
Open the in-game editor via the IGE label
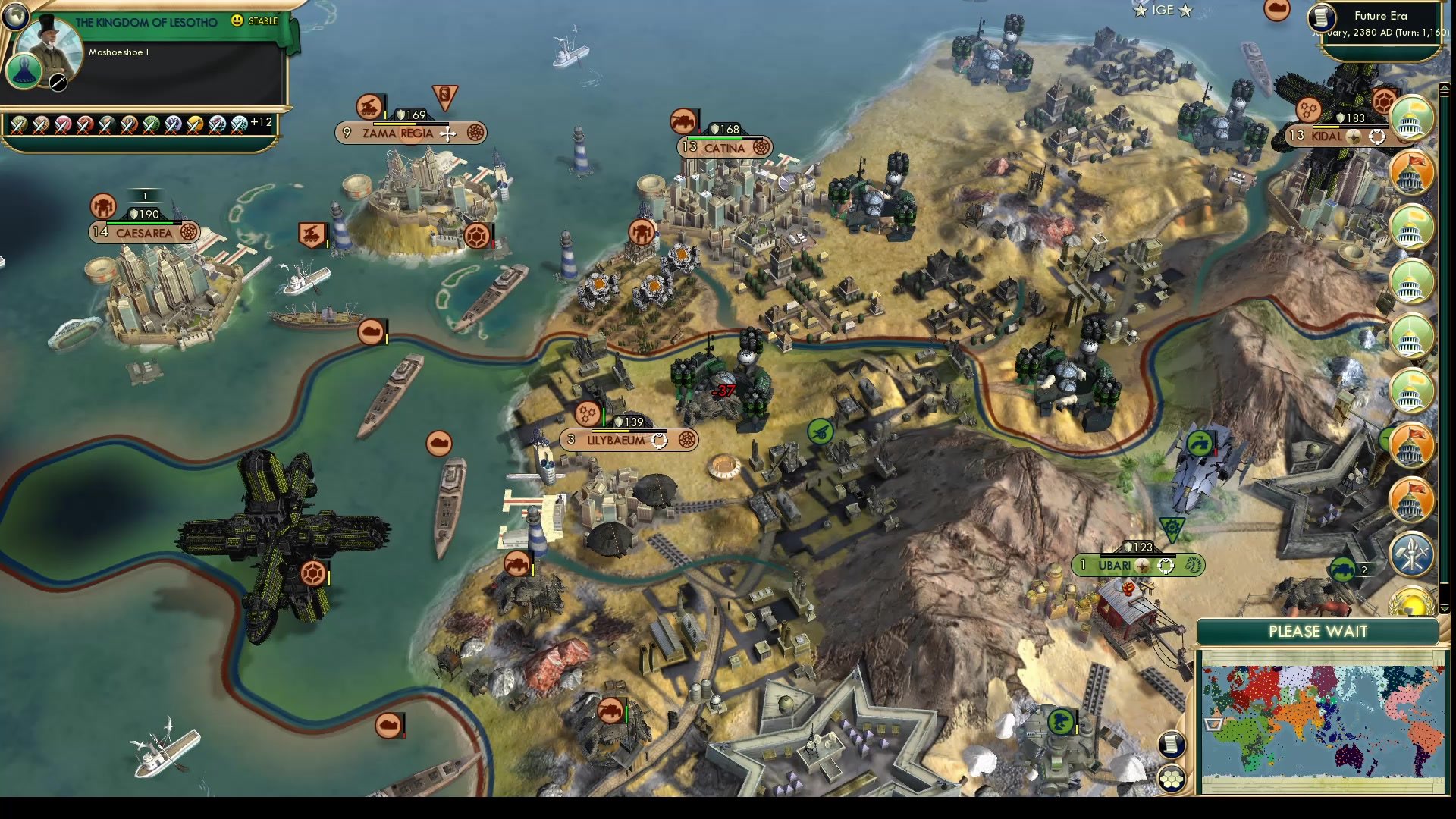coord(1163,11)
